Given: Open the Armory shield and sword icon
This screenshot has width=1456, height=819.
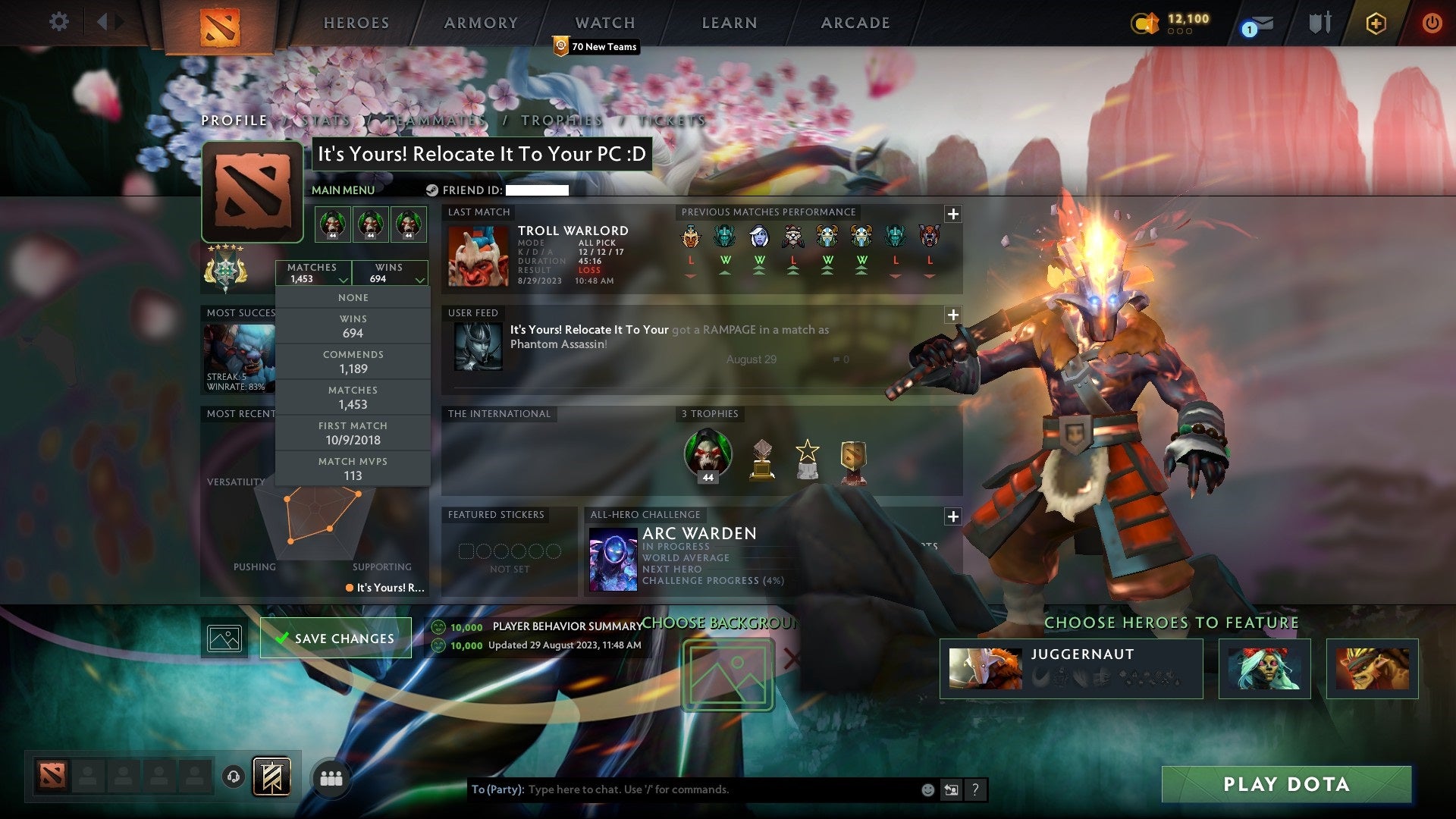Looking at the screenshot, I should [1320, 23].
